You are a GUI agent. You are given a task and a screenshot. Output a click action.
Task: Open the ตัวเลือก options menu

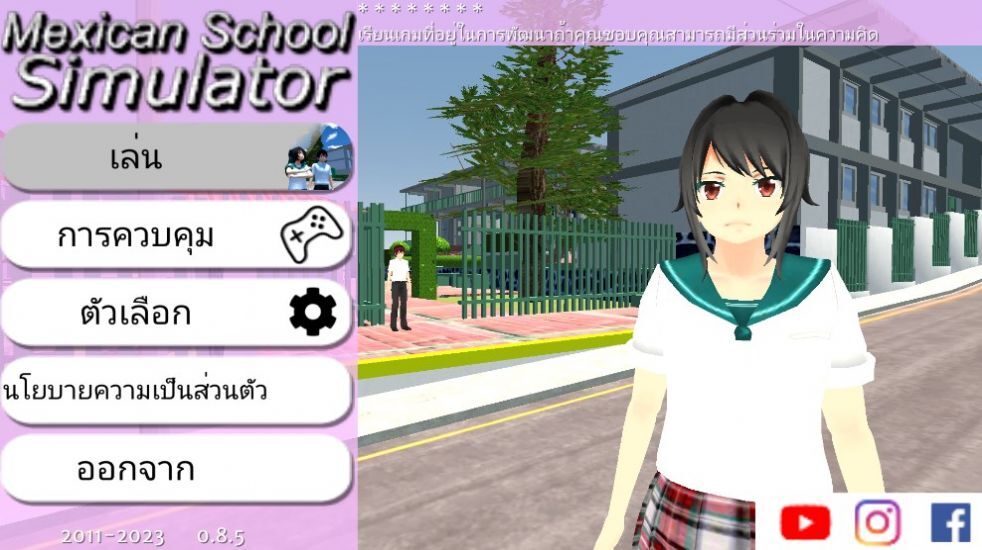pyautogui.click(x=176, y=314)
